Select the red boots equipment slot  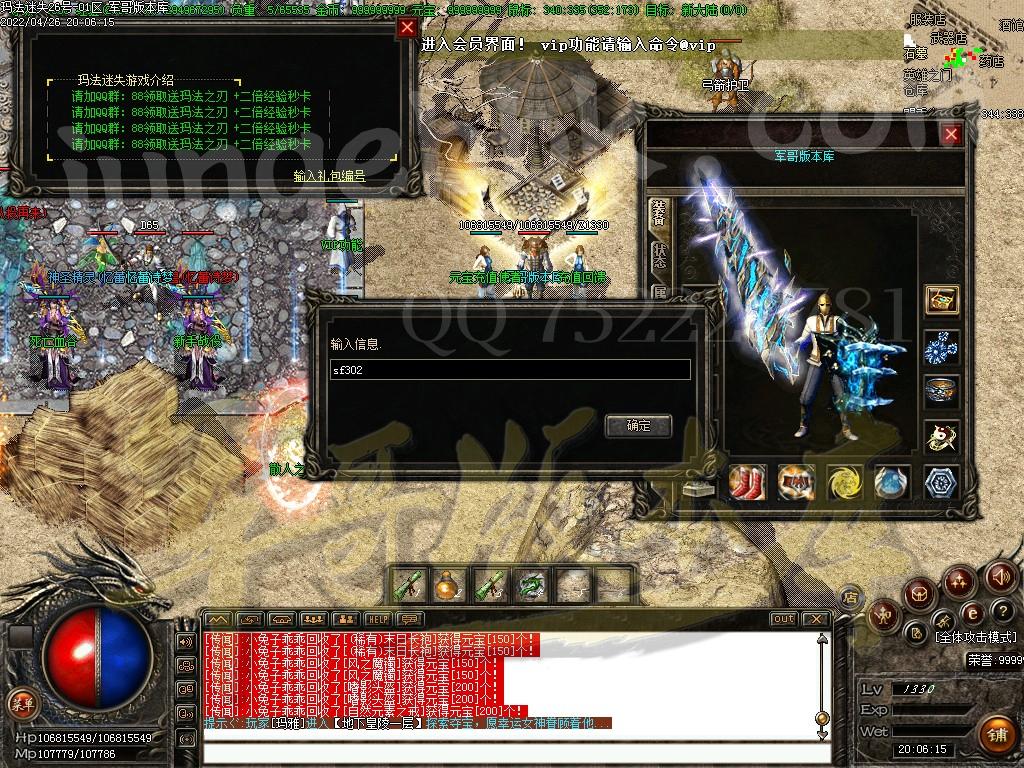747,482
